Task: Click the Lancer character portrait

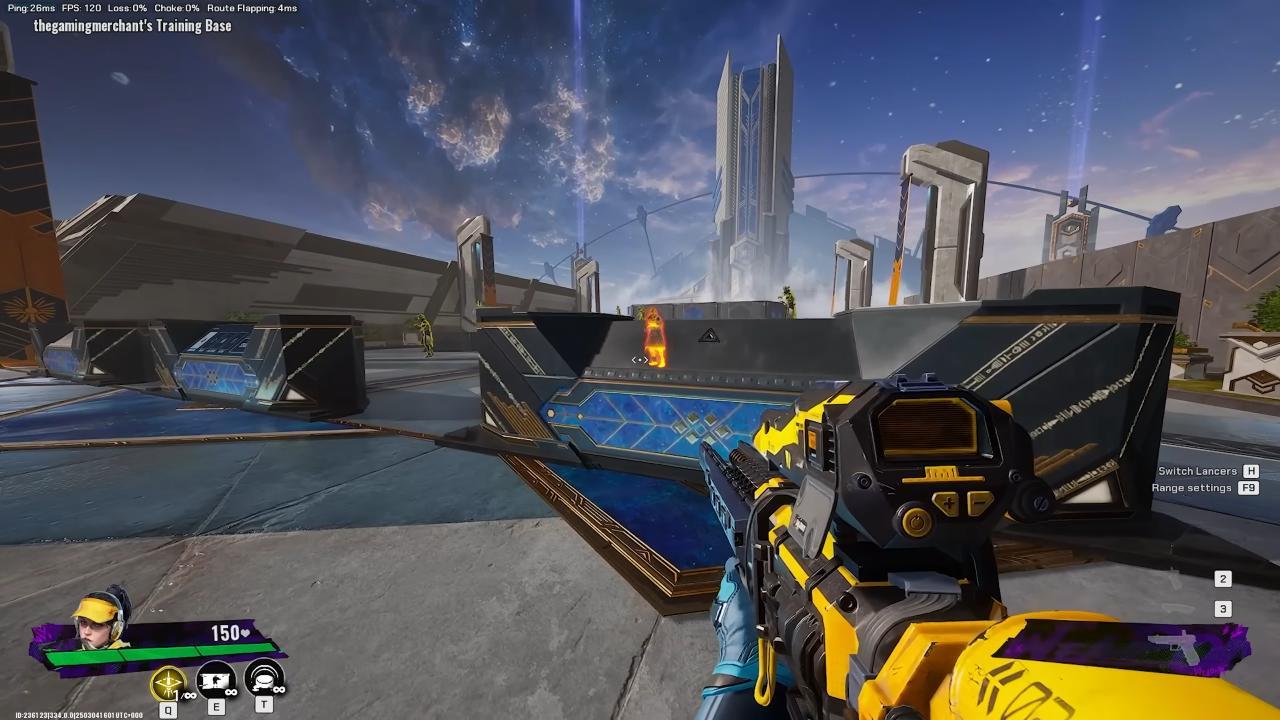Action: click(x=100, y=622)
